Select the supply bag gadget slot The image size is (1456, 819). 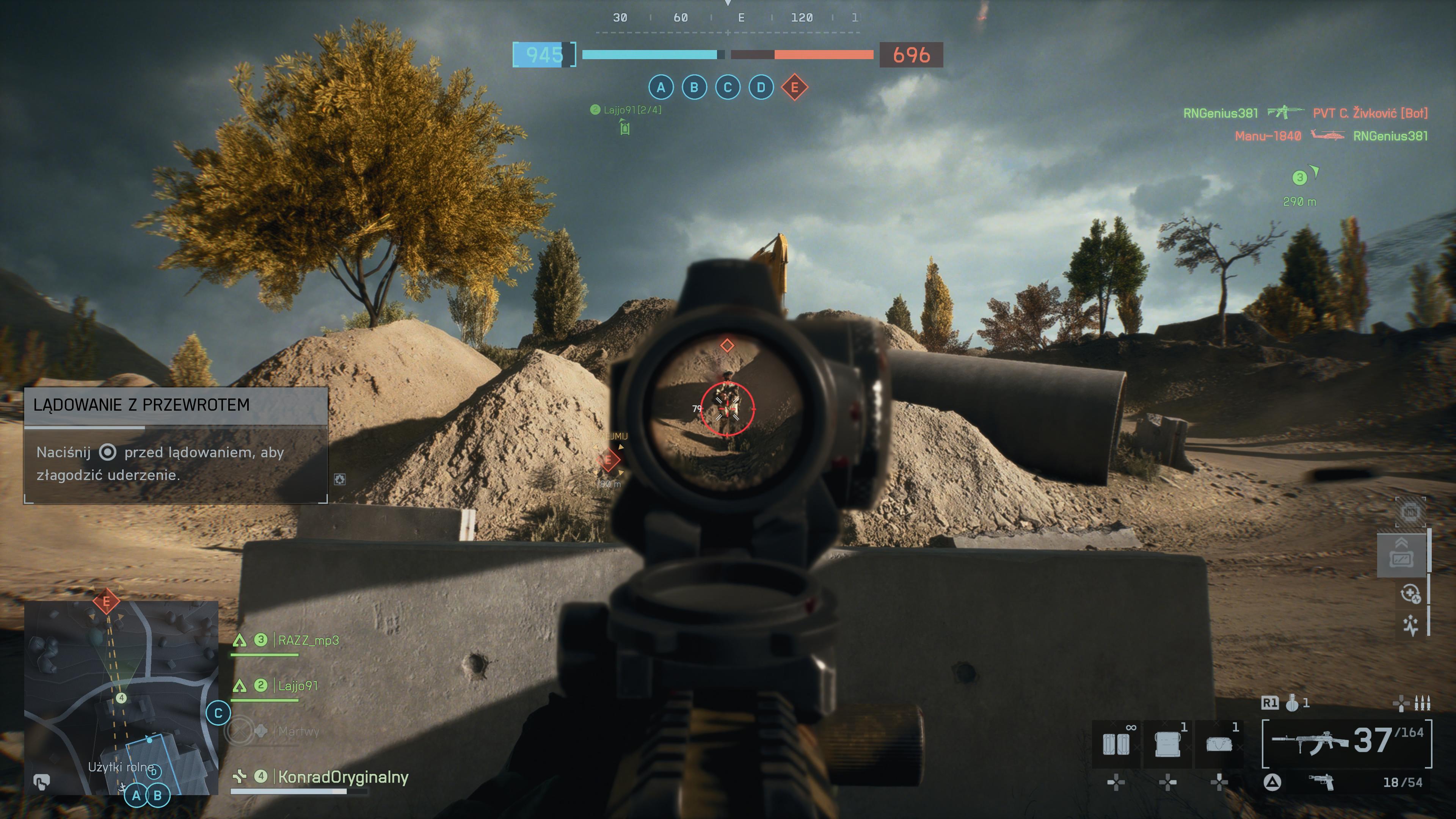pos(1219,744)
